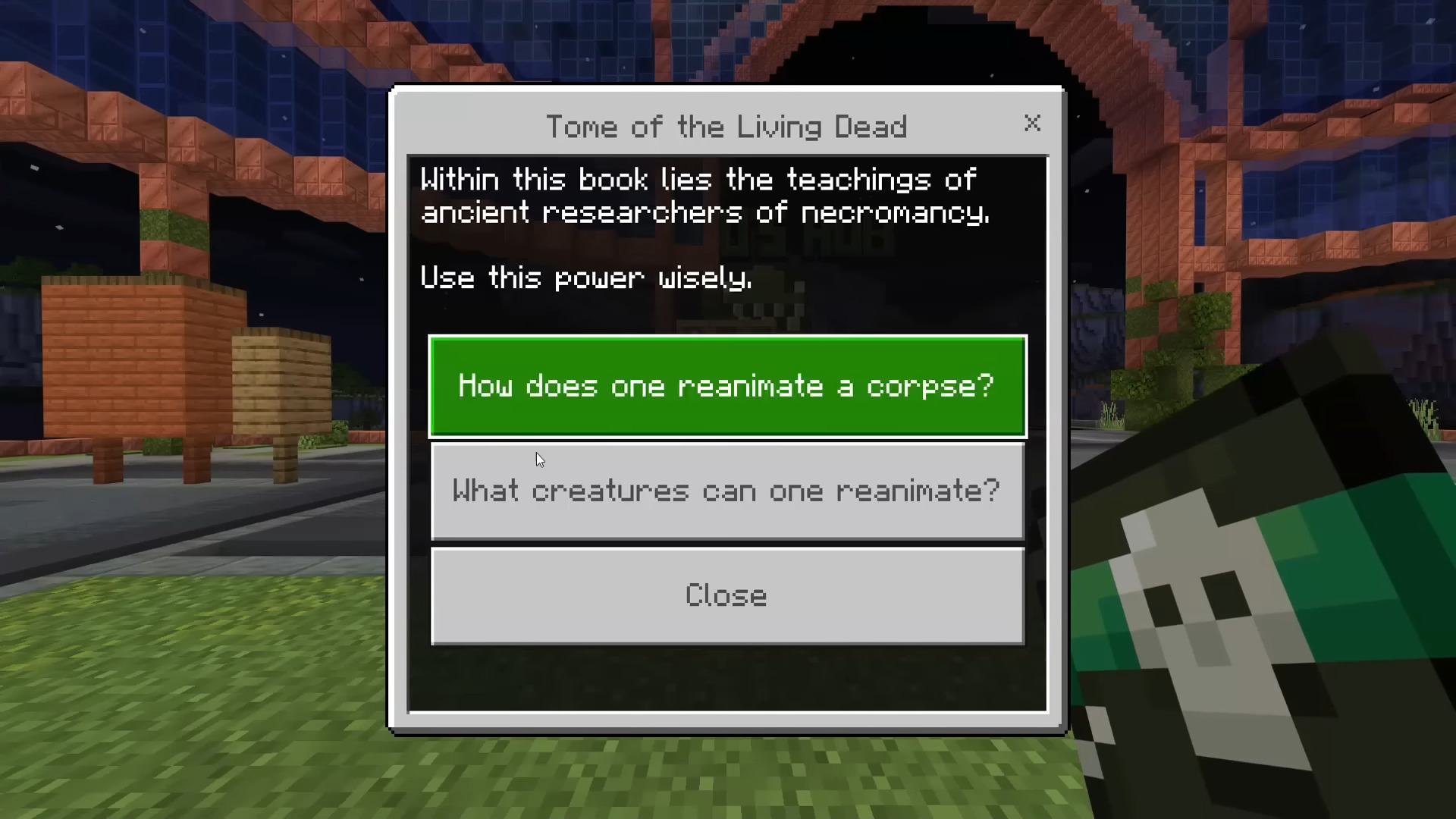This screenshot has height=819, width=1456.
Task: Click the gray Close button
Action: [726, 596]
